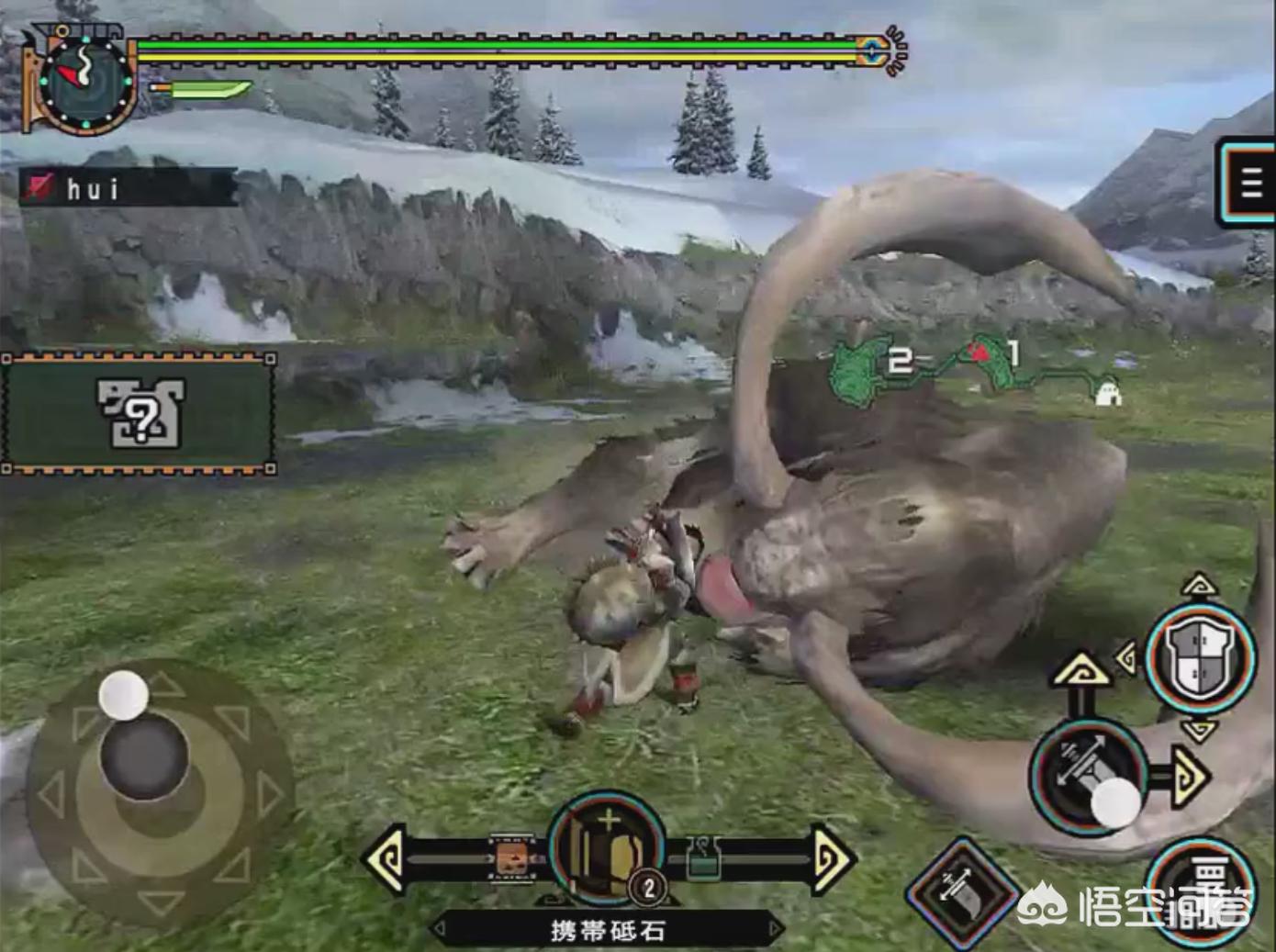
Task: Tap the area minimap
Action: tap(973, 369)
